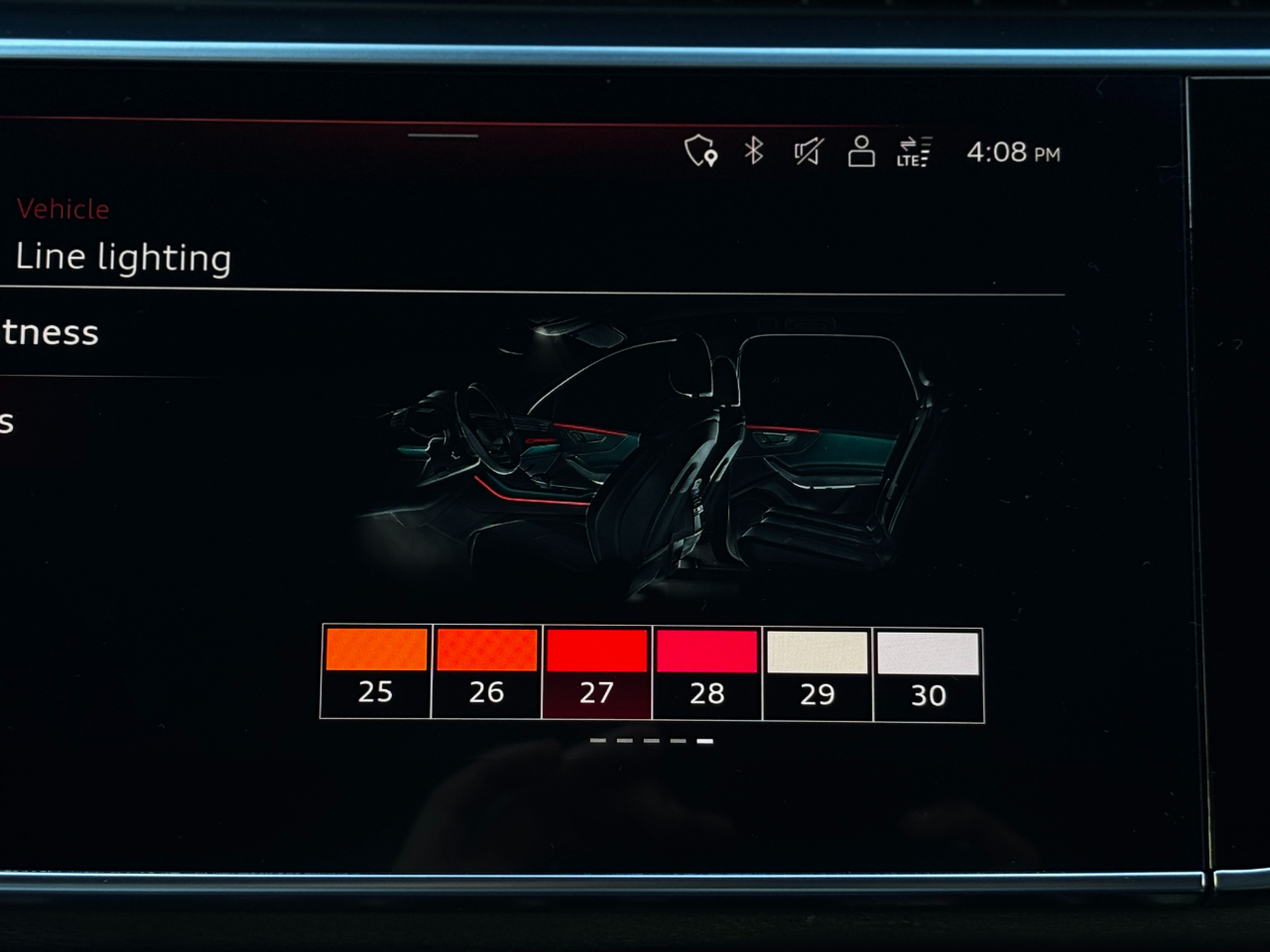Select orange color swatch 25
Viewport: 1270px width, 952px height.
[376, 671]
